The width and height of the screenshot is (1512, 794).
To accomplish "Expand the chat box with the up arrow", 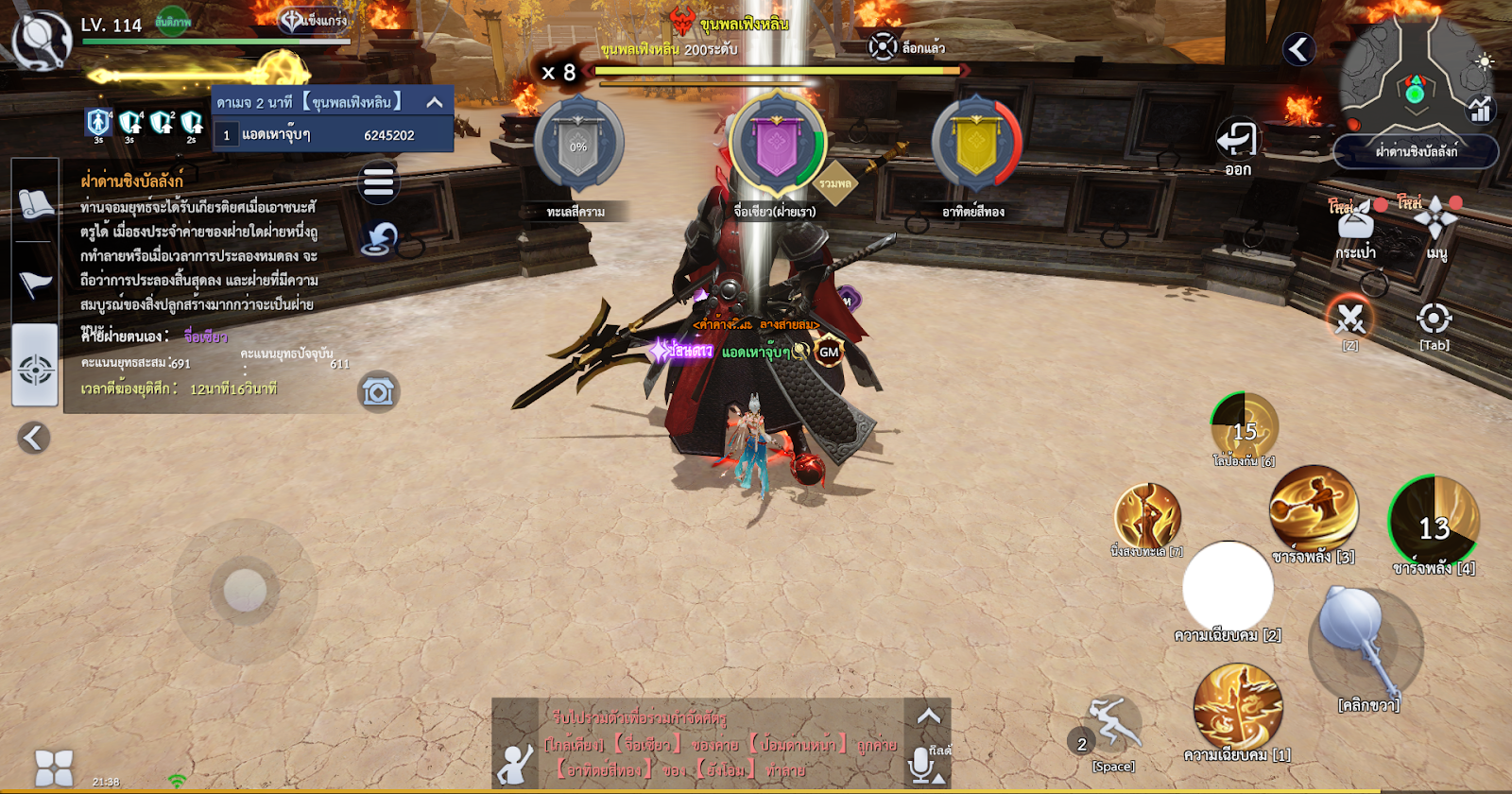I will (x=928, y=716).
